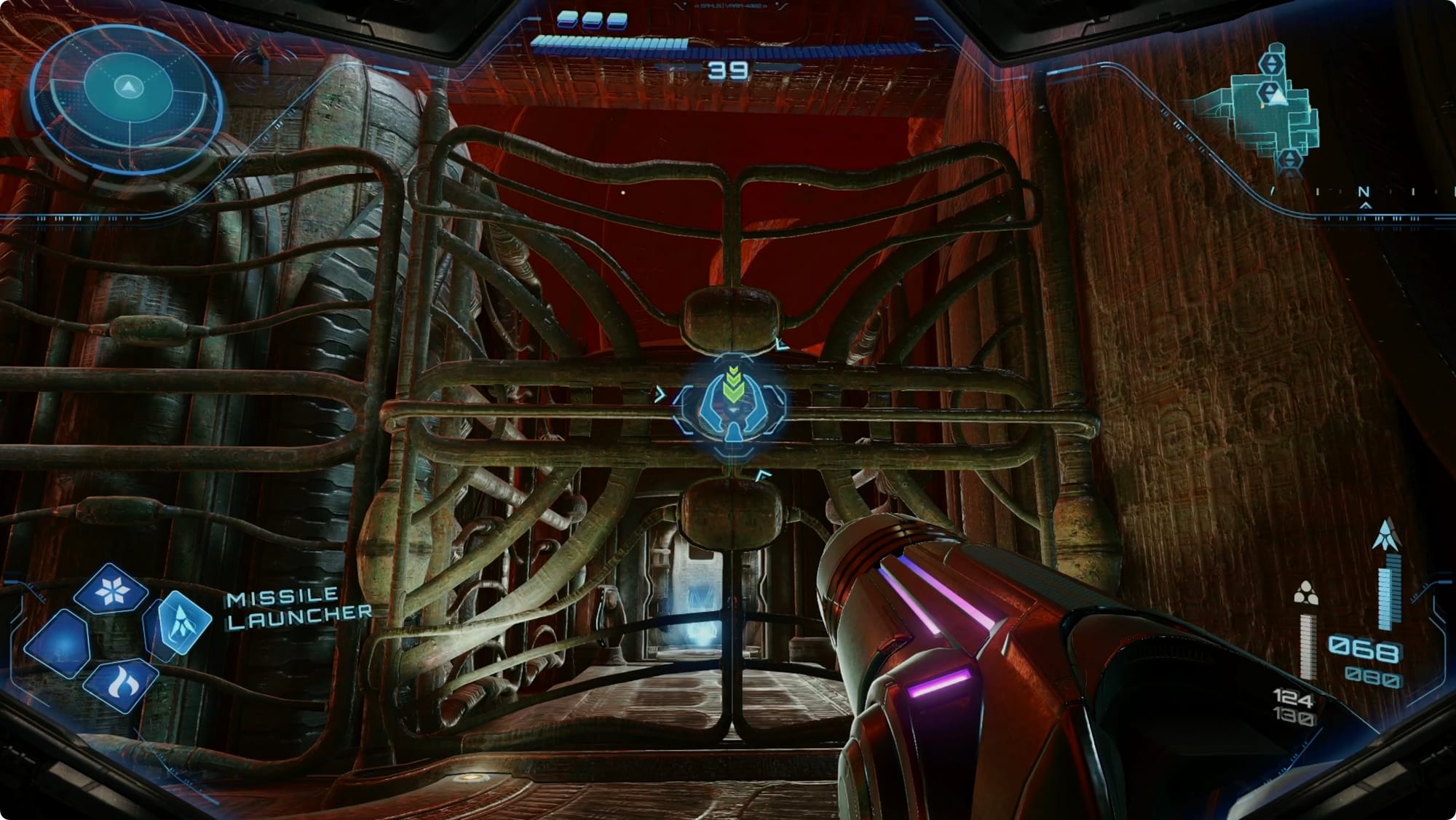The height and width of the screenshot is (820, 1456).
Task: Select the snowflake ice shot diamond
Action: [x=111, y=589]
